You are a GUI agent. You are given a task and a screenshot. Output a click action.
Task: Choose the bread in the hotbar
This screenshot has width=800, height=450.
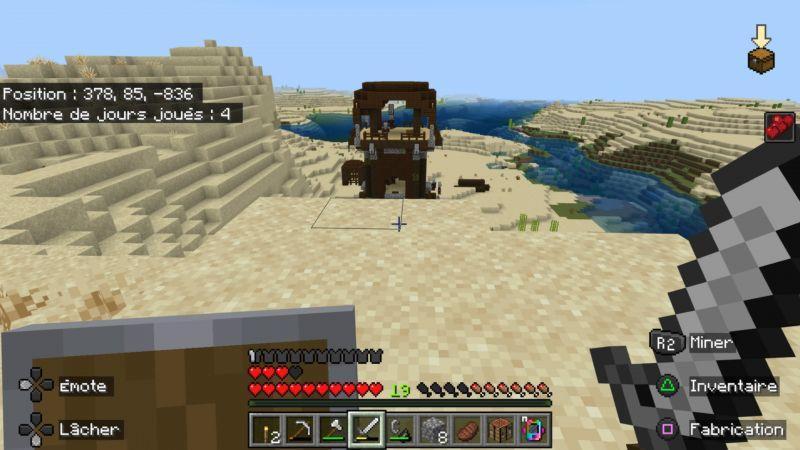point(467,430)
